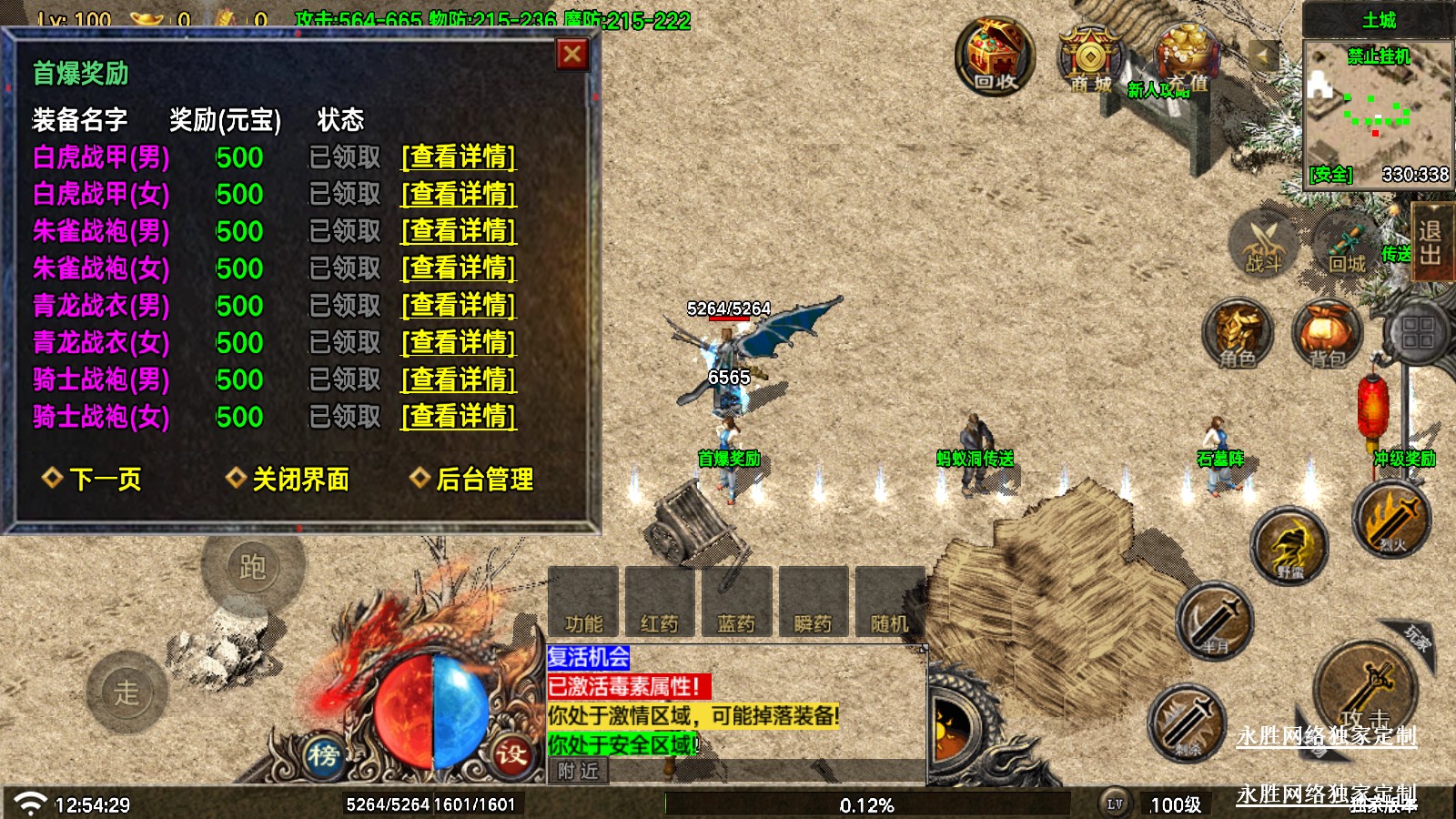Open the 背包 bag icon

point(1326,333)
